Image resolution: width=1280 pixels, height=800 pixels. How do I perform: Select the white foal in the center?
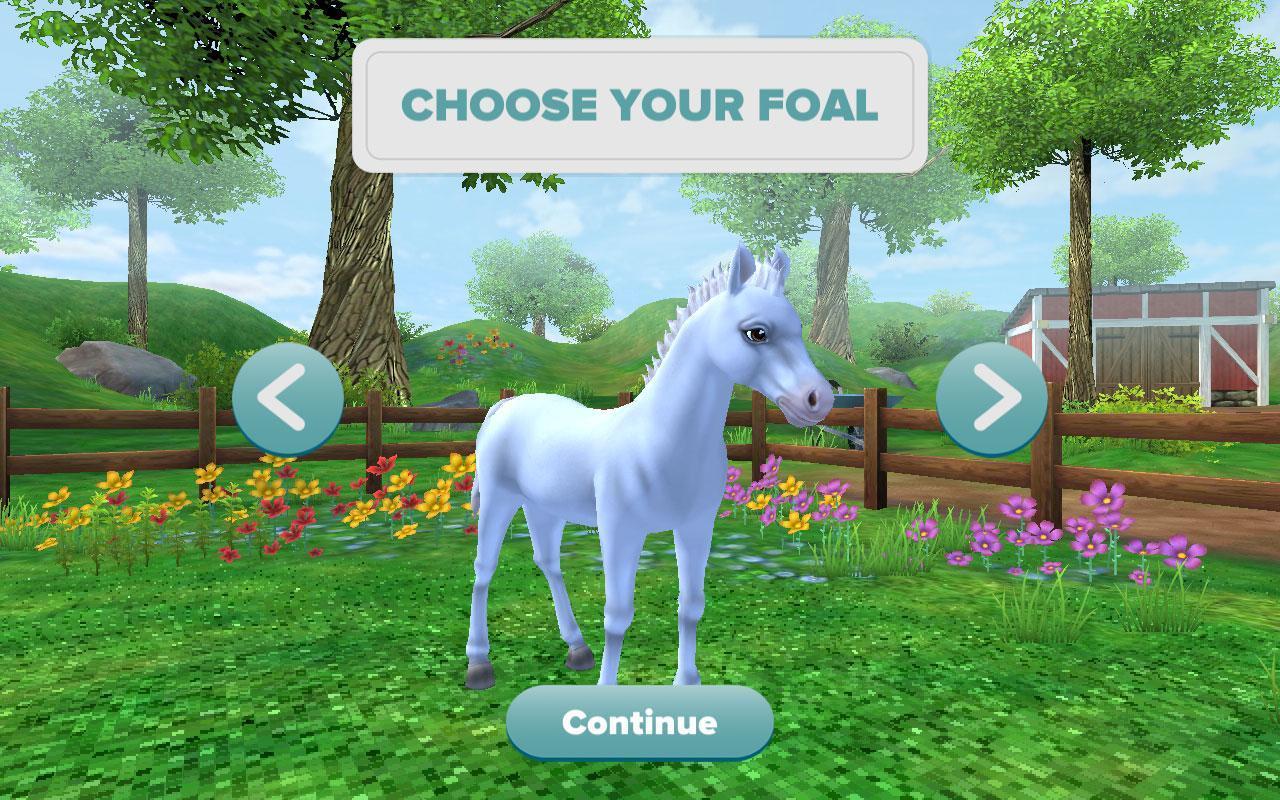pyautogui.click(x=620, y=480)
